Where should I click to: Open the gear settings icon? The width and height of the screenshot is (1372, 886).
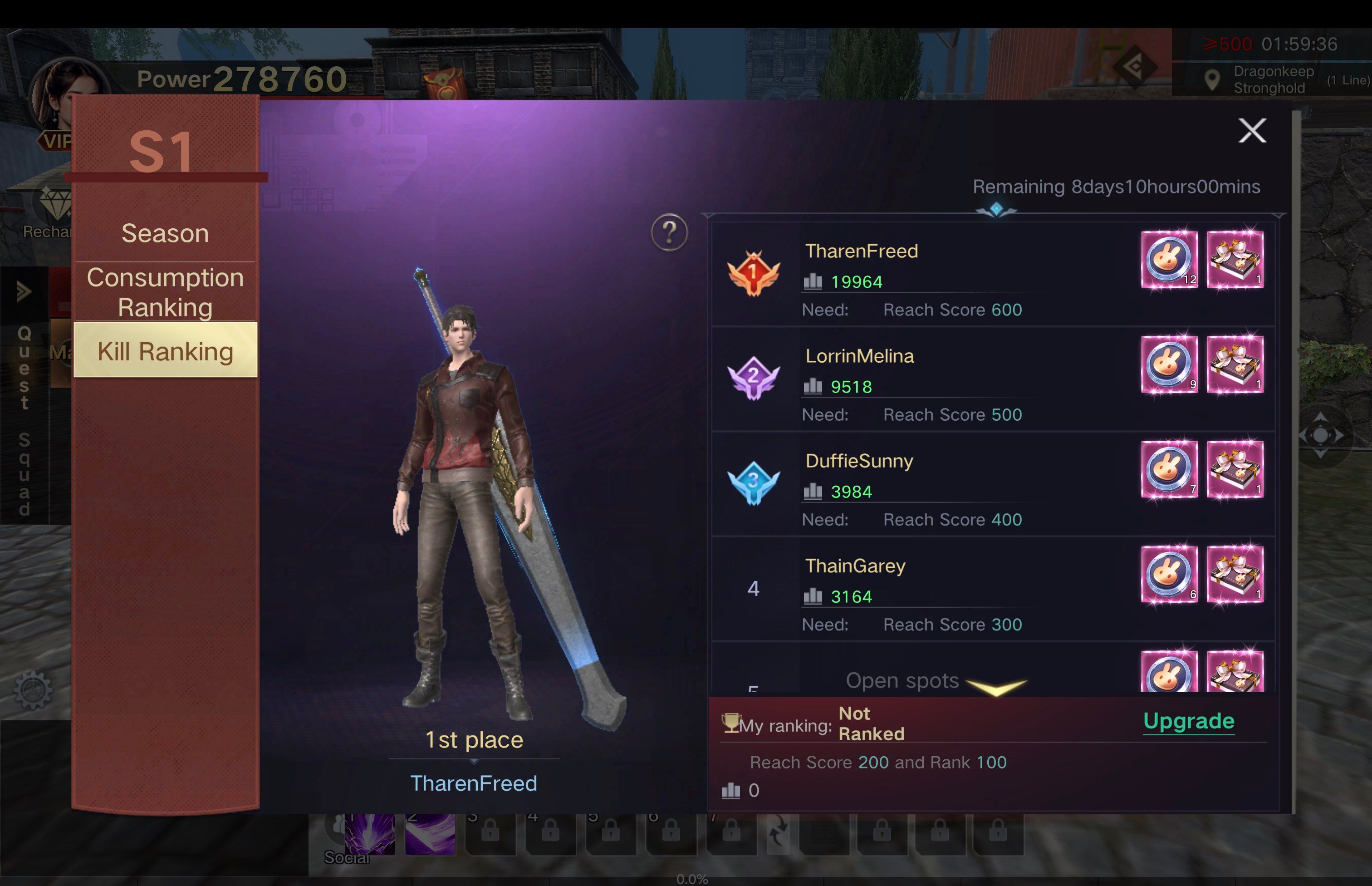pos(33,690)
